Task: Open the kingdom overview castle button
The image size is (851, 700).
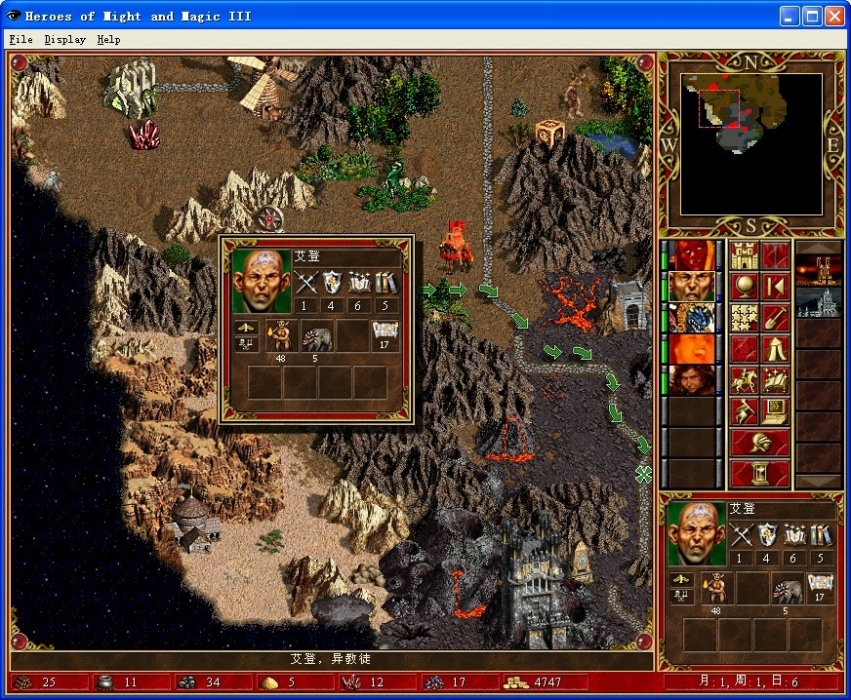Action: click(x=743, y=256)
